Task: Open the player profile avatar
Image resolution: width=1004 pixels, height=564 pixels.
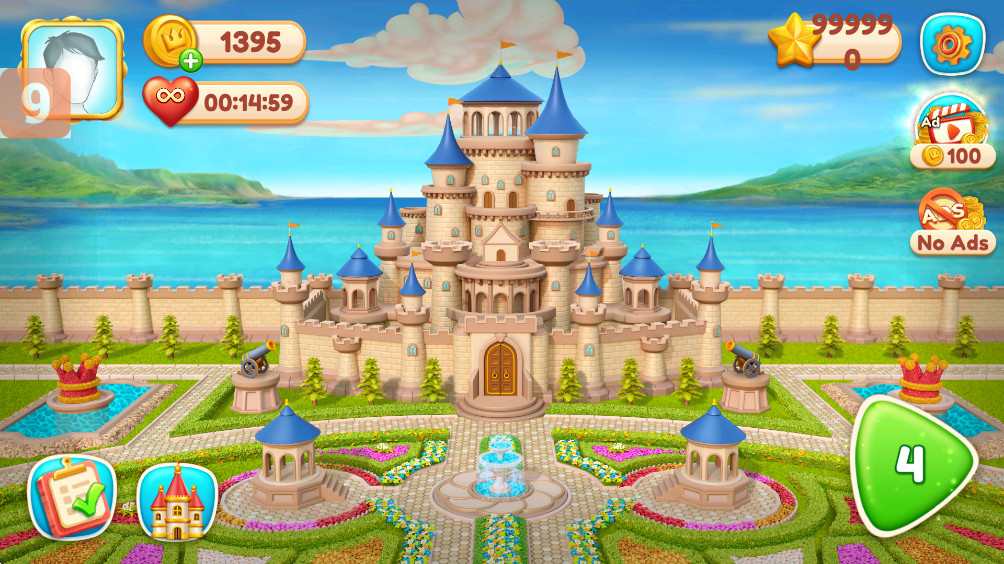Action: (x=73, y=68)
